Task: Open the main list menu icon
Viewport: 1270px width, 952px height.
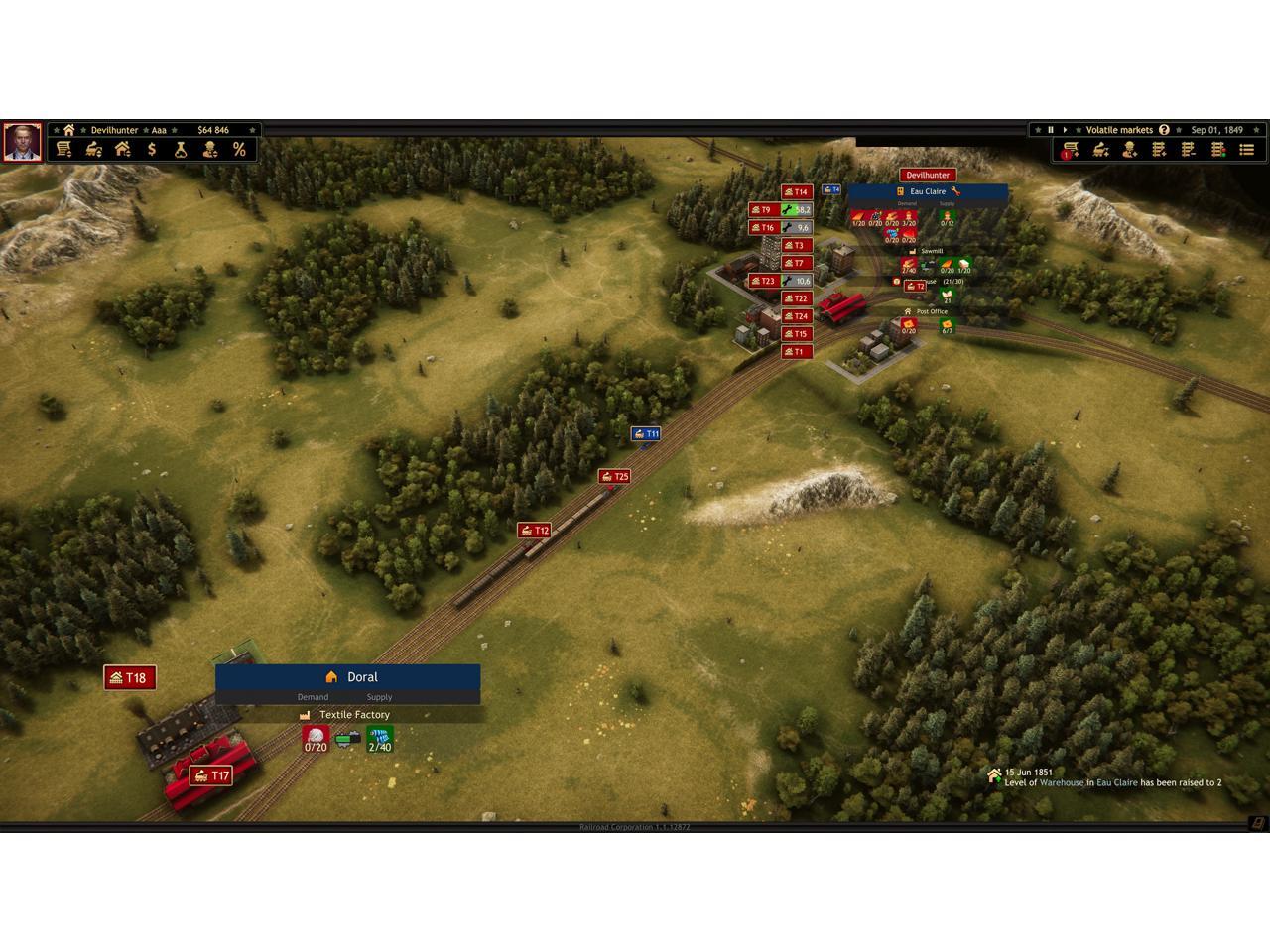Action: coord(1247,150)
